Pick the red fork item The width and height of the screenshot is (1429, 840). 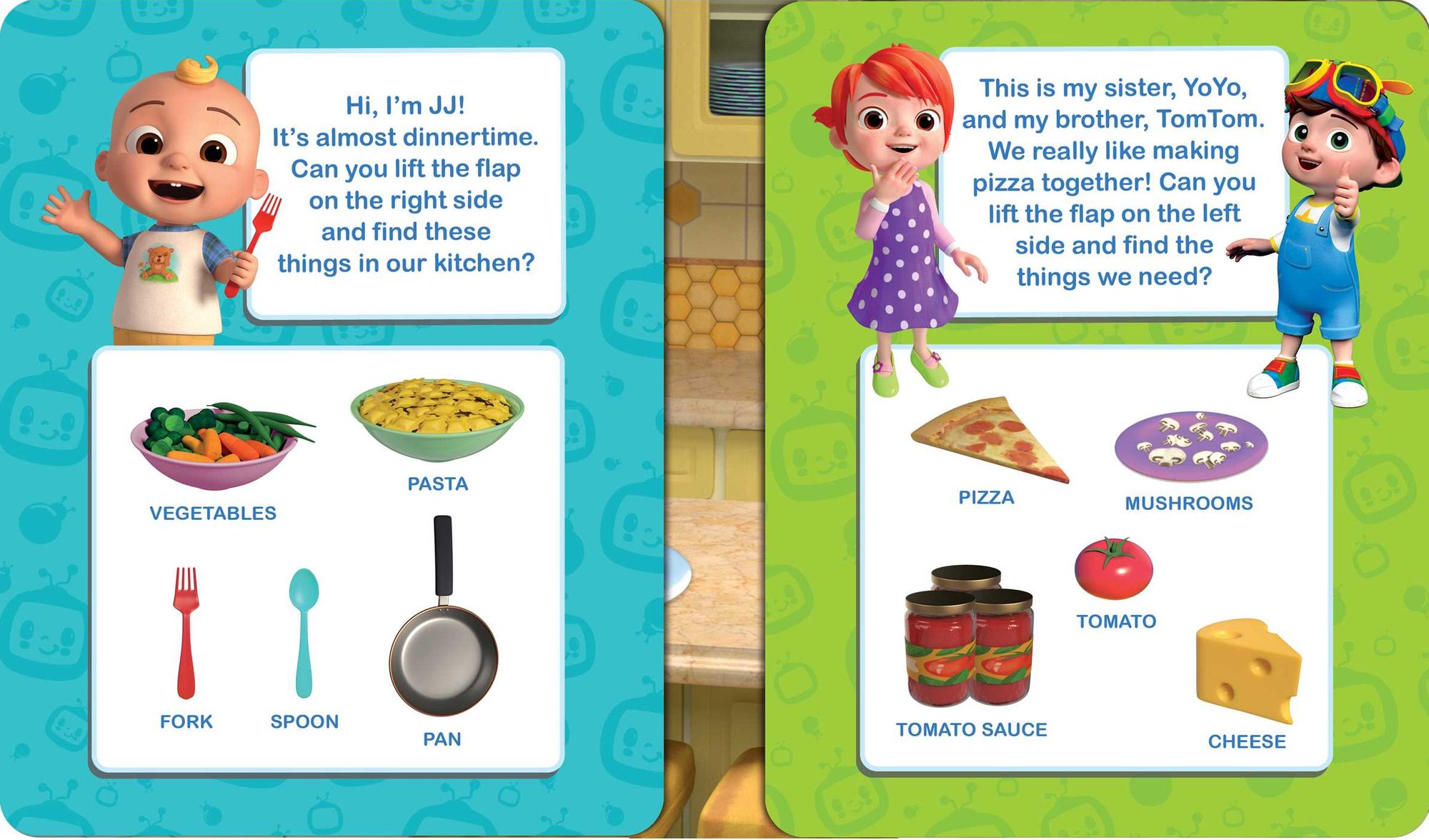pos(186,632)
